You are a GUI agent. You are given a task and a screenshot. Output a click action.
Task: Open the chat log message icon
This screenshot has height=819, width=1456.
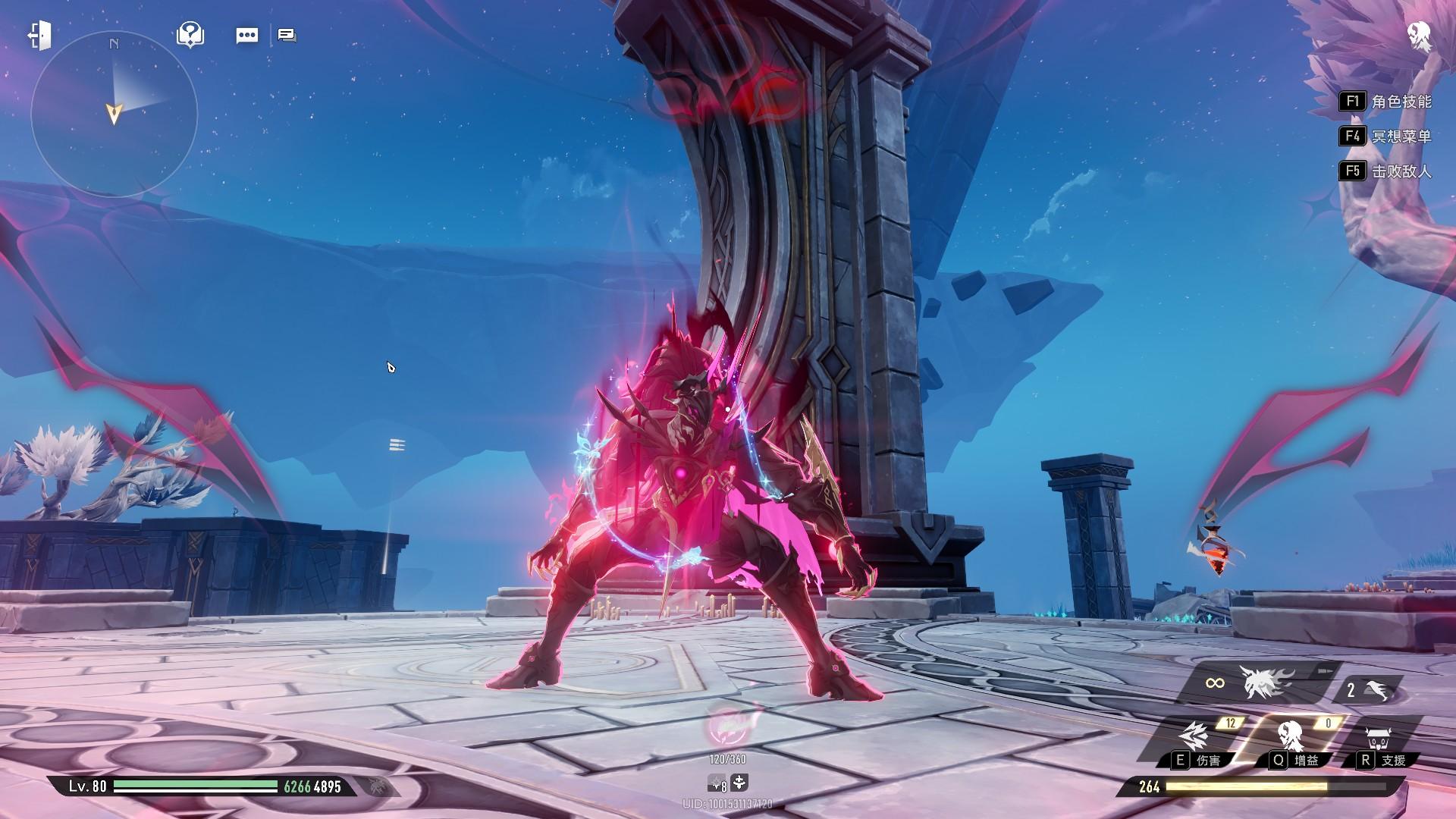click(287, 35)
